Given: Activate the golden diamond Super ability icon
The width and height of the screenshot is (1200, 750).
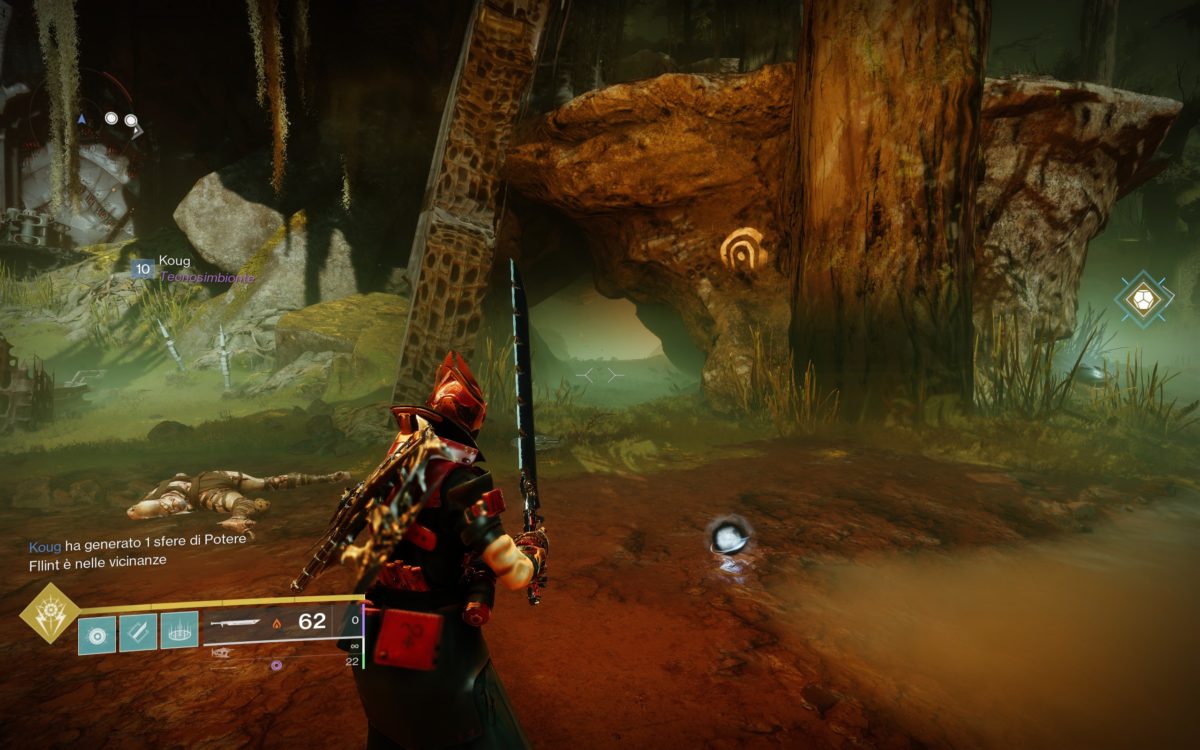Looking at the screenshot, I should click(50, 613).
